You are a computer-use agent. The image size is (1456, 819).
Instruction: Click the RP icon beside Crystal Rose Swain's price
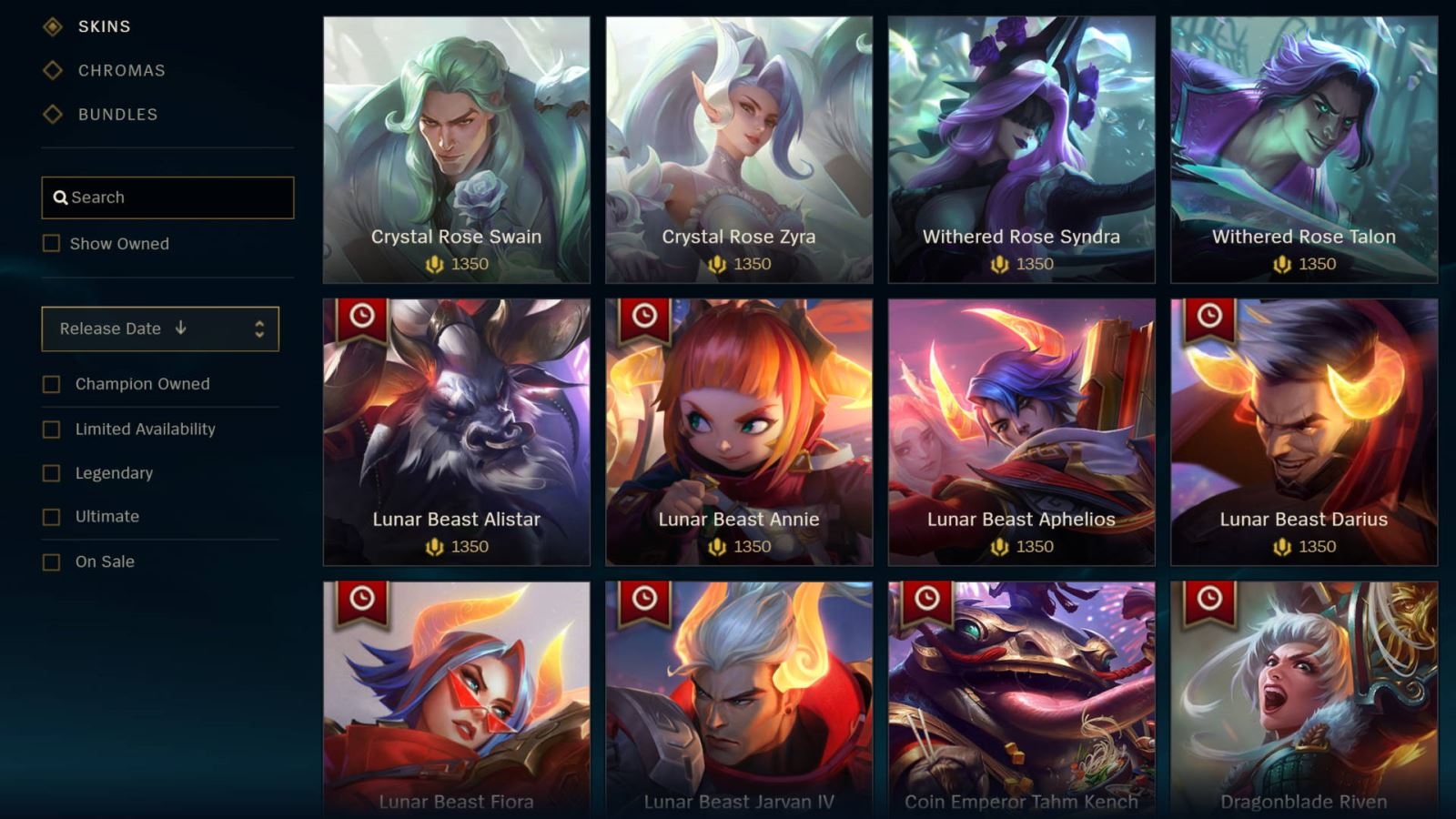(x=437, y=264)
